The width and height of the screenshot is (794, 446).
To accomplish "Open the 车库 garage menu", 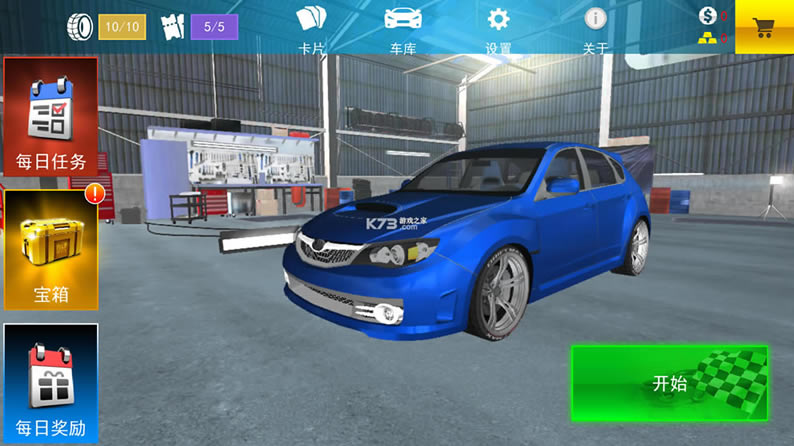I will click(403, 28).
